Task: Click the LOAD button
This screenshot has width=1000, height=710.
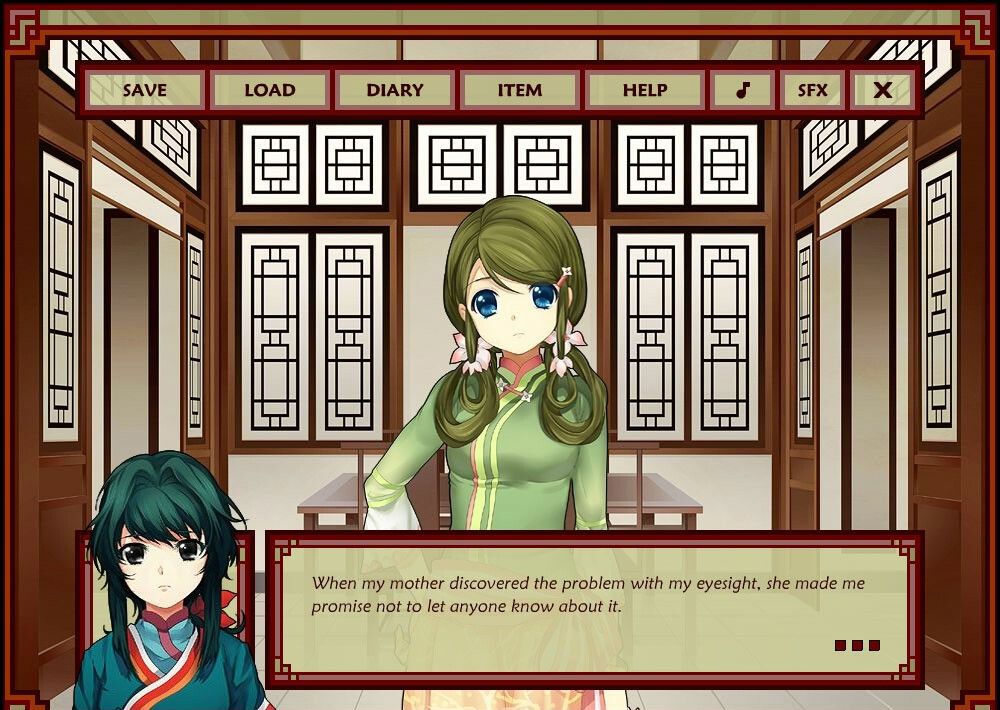Action: click(x=270, y=90)
